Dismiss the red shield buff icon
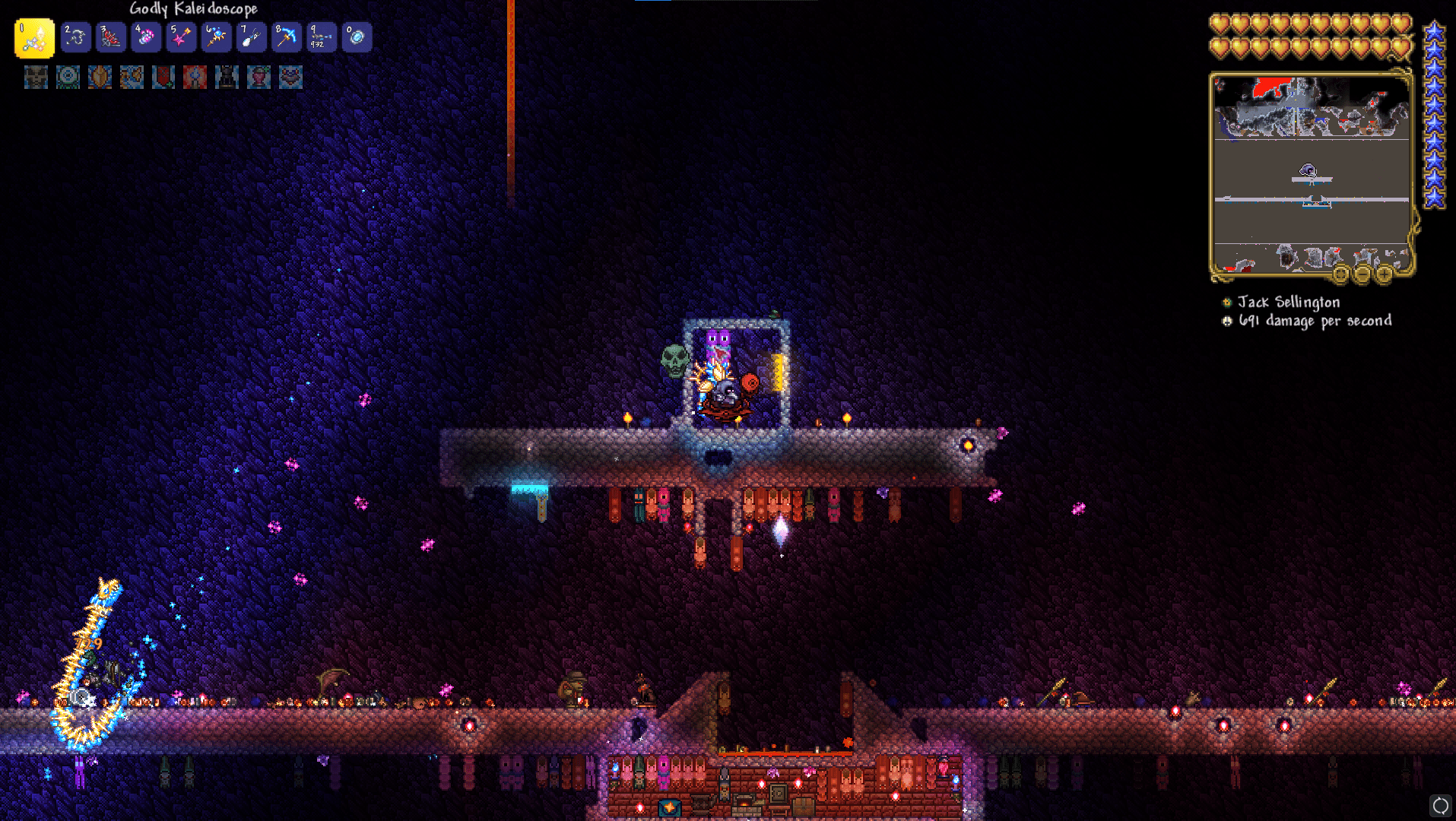The width and height of the screenshot is (1456, 821). (x=163, y=77)
